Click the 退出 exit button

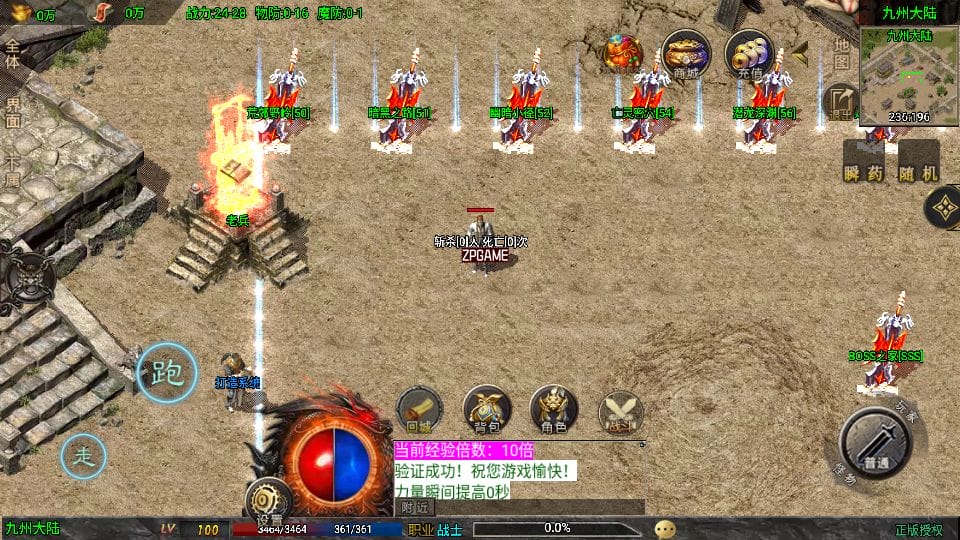tap(838, 101)
